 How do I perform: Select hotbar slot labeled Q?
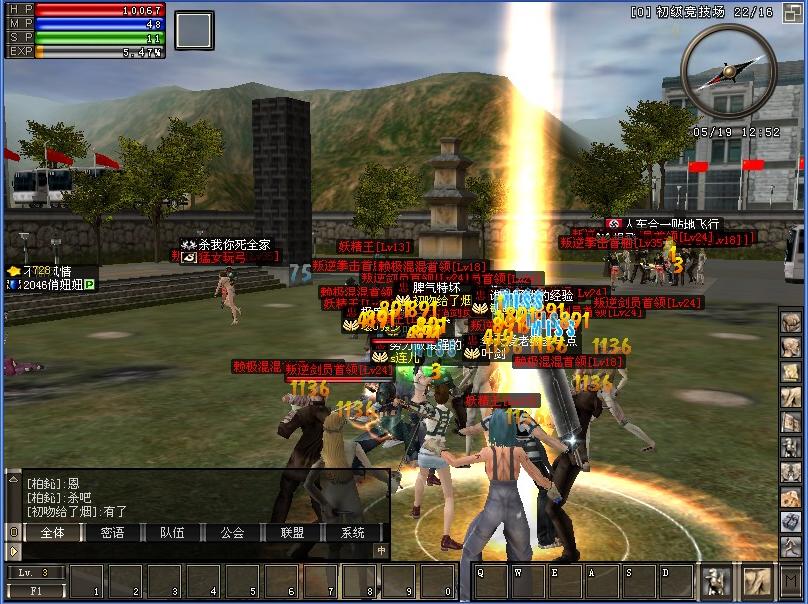[490, 581]
